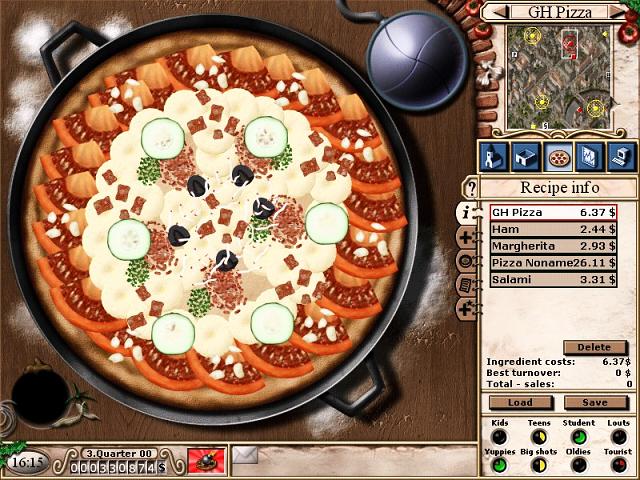Open the notepad side tab
This screenshot has height=480, width=640.
coord(465,285)
